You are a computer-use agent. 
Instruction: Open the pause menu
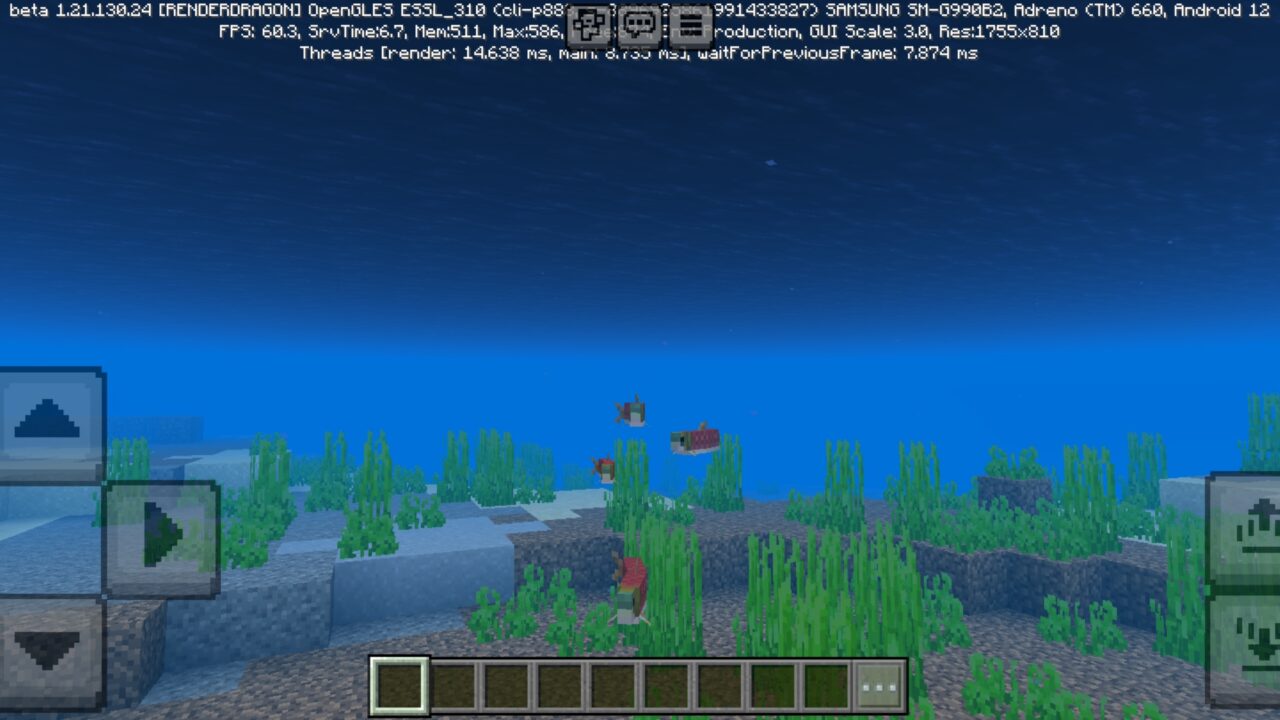pyautogui.click(x=691, y=26)
